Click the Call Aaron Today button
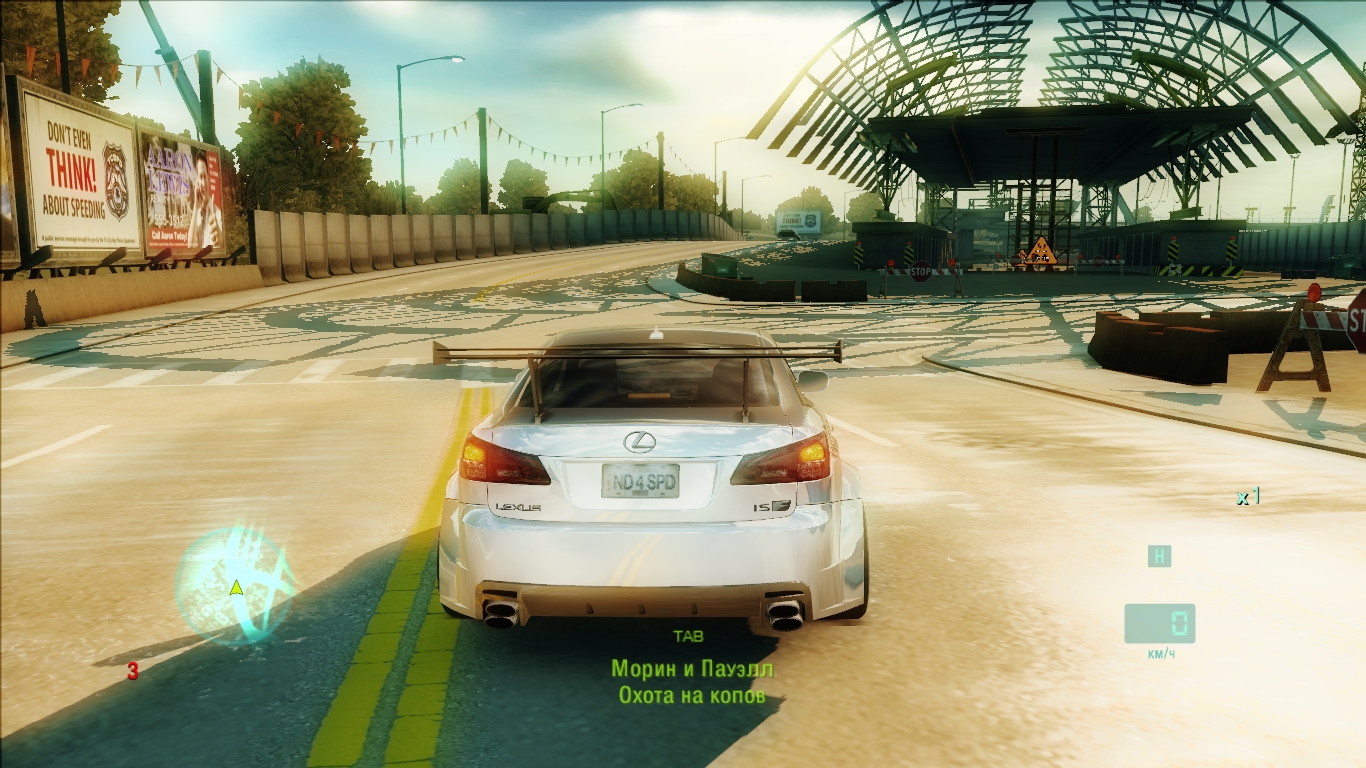The height and width of the screenshot is (768, 1366). click(168, 236)
